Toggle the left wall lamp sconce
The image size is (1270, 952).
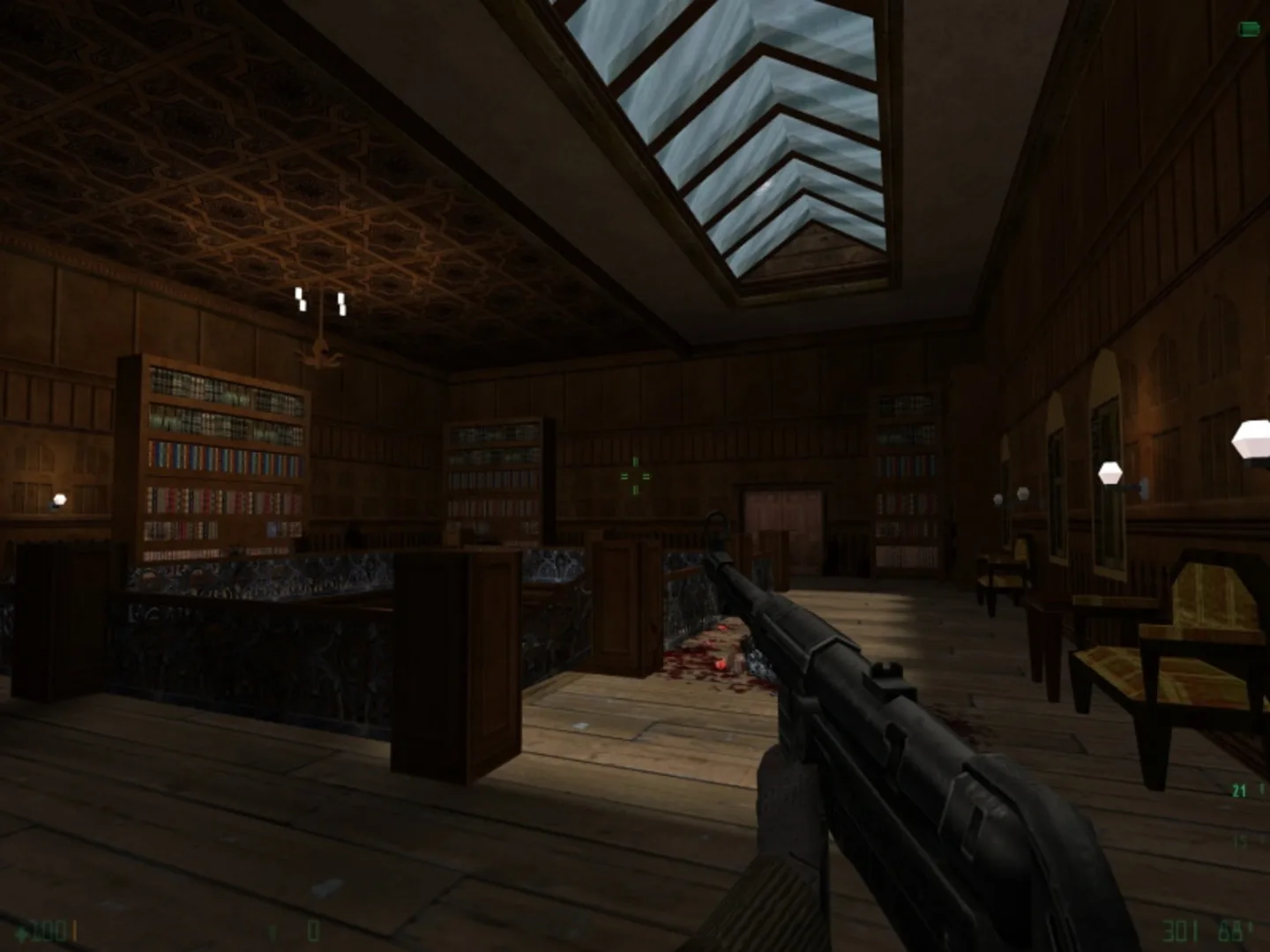tap(58, 501)
